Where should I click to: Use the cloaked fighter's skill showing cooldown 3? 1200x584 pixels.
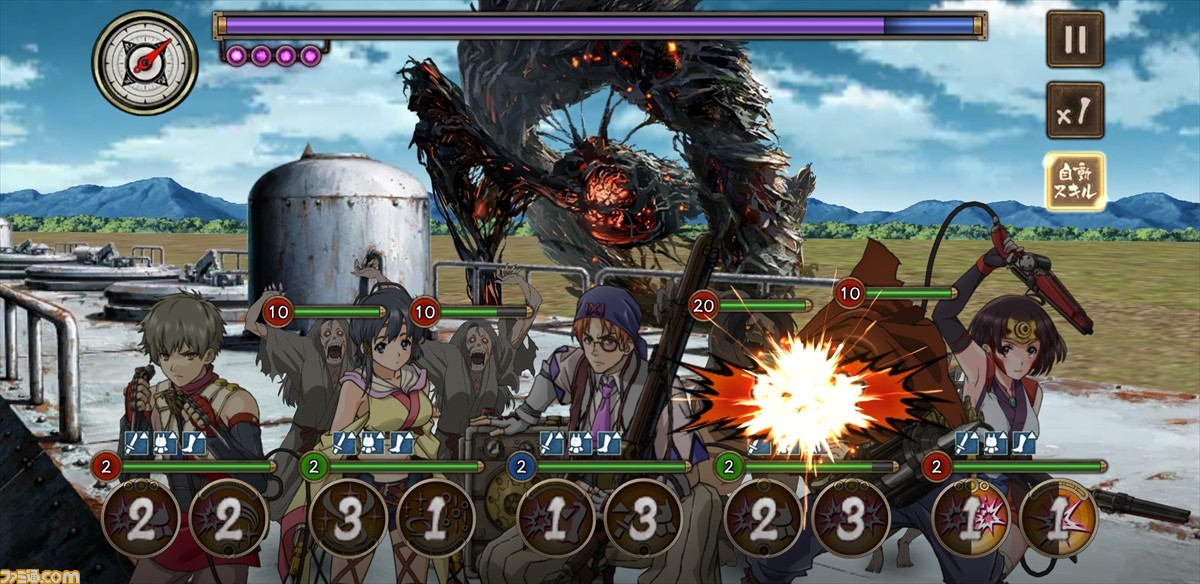point(851,518)
